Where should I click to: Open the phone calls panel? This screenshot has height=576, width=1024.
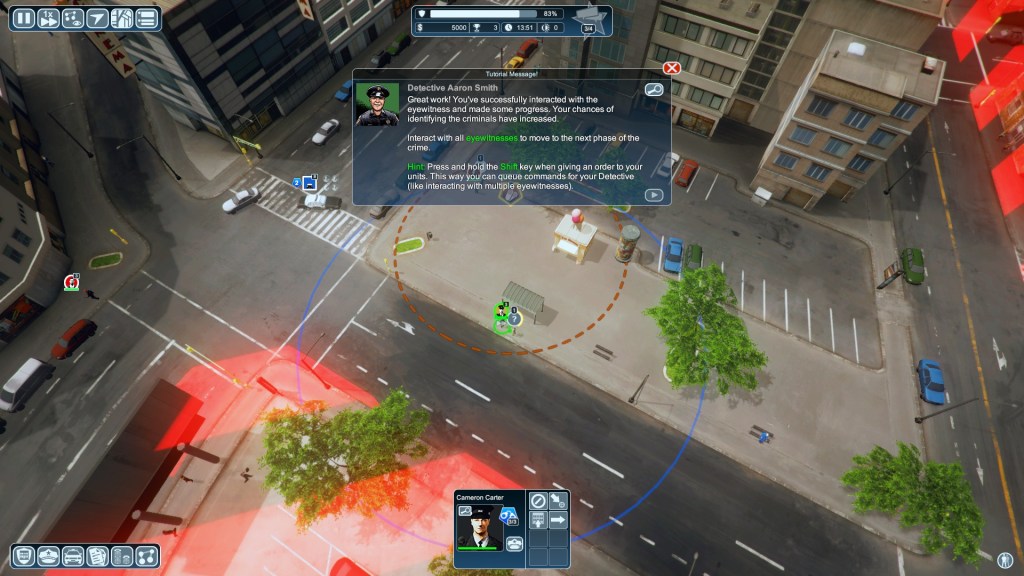point(122,556)
